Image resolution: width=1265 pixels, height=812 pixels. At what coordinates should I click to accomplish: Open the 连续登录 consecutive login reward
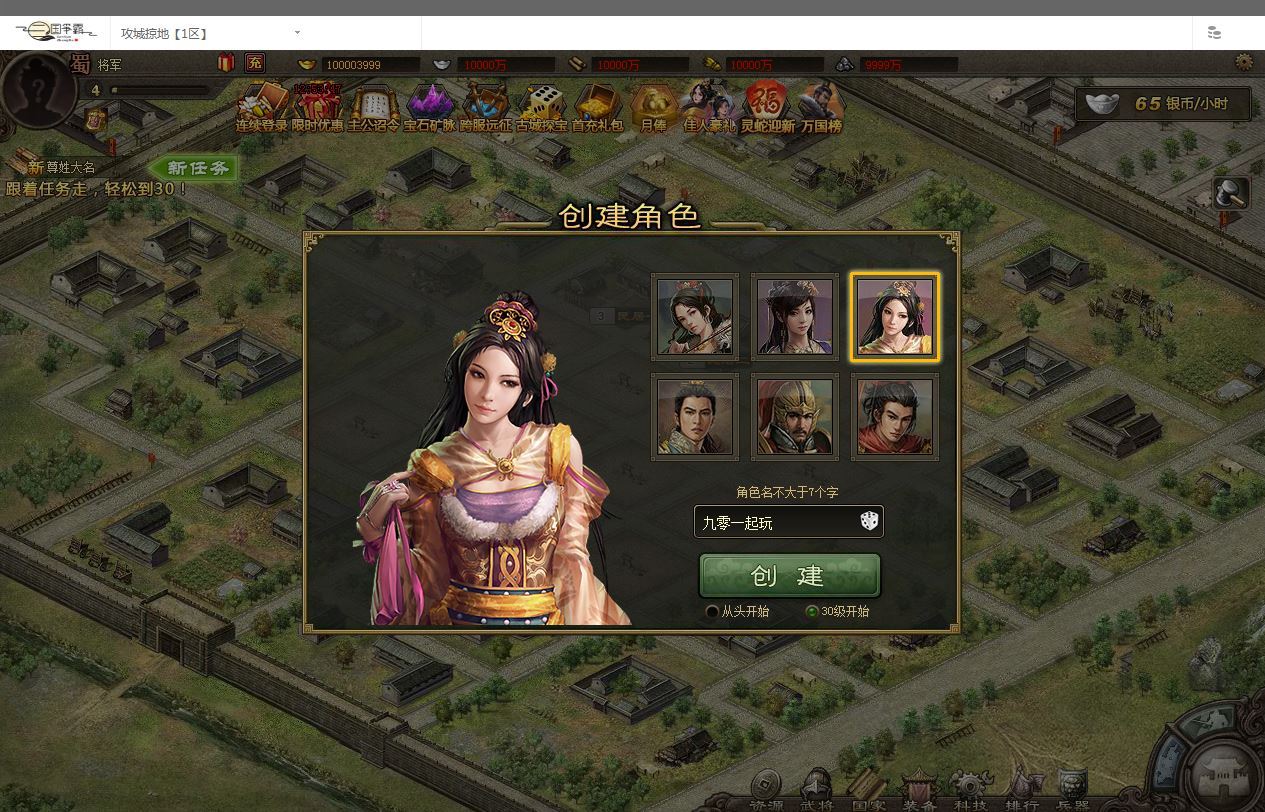pos(261,109)
